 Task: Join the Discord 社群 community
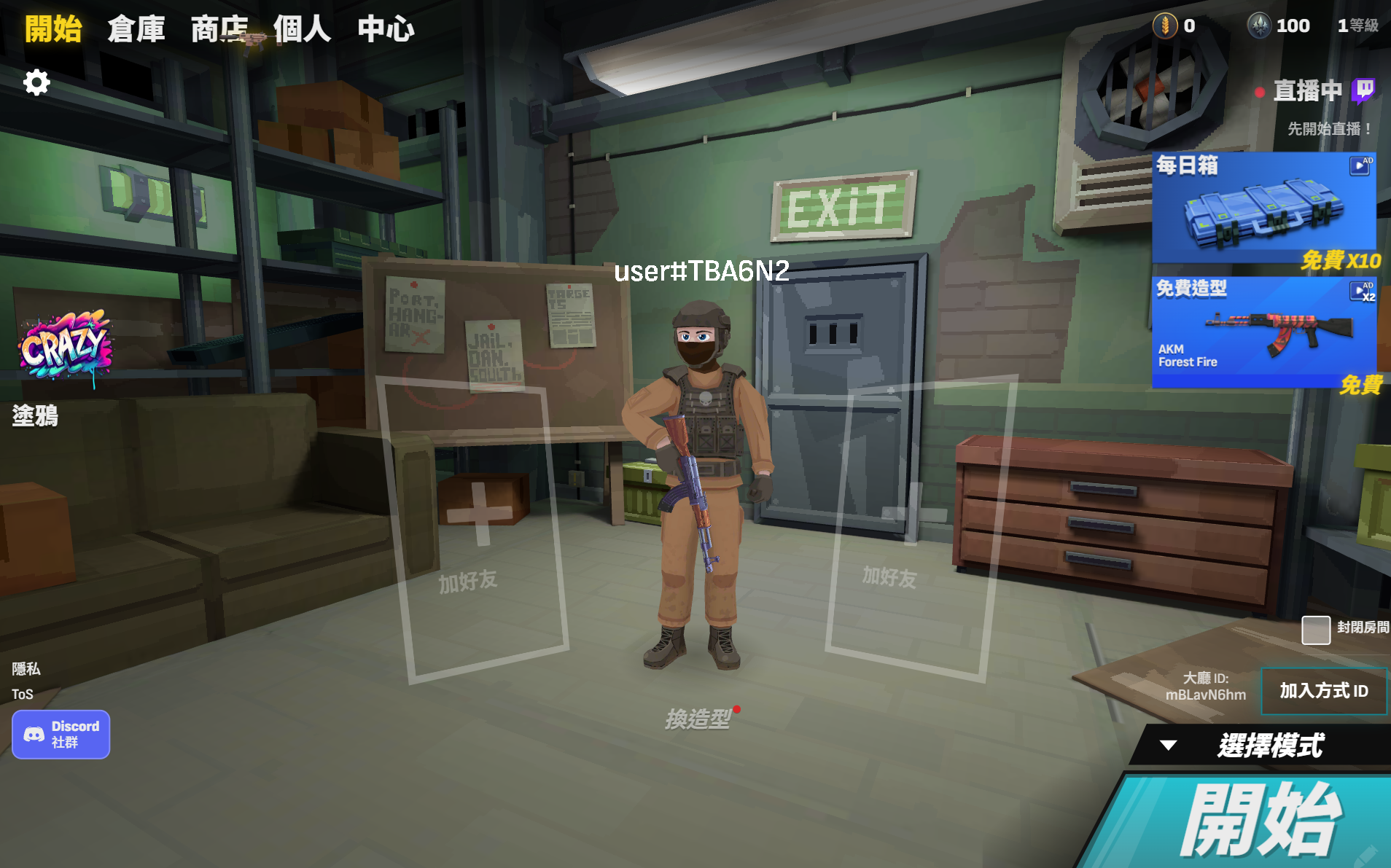[x=61, y=735]
